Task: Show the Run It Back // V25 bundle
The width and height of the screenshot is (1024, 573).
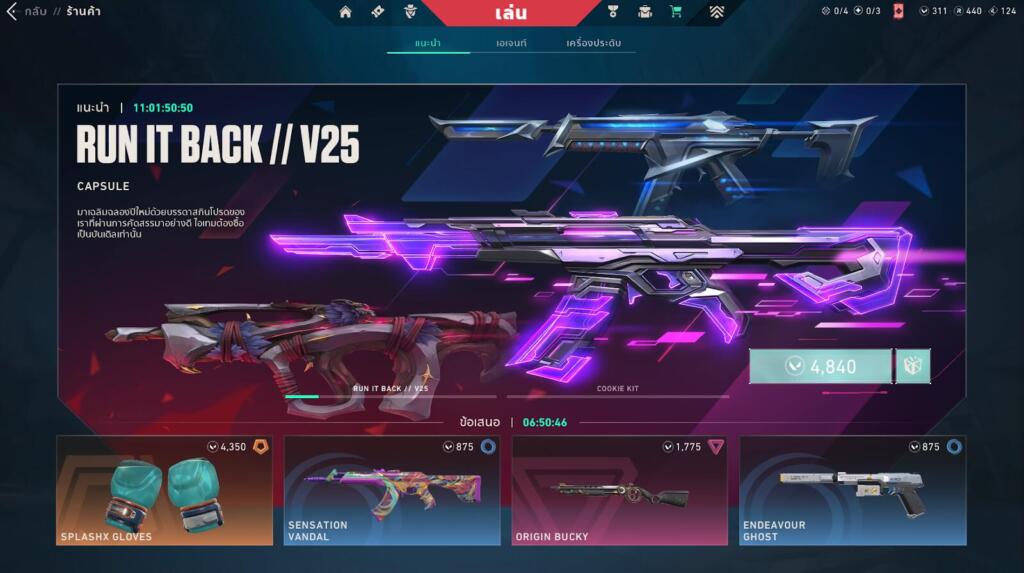Action: pos(390,389)
